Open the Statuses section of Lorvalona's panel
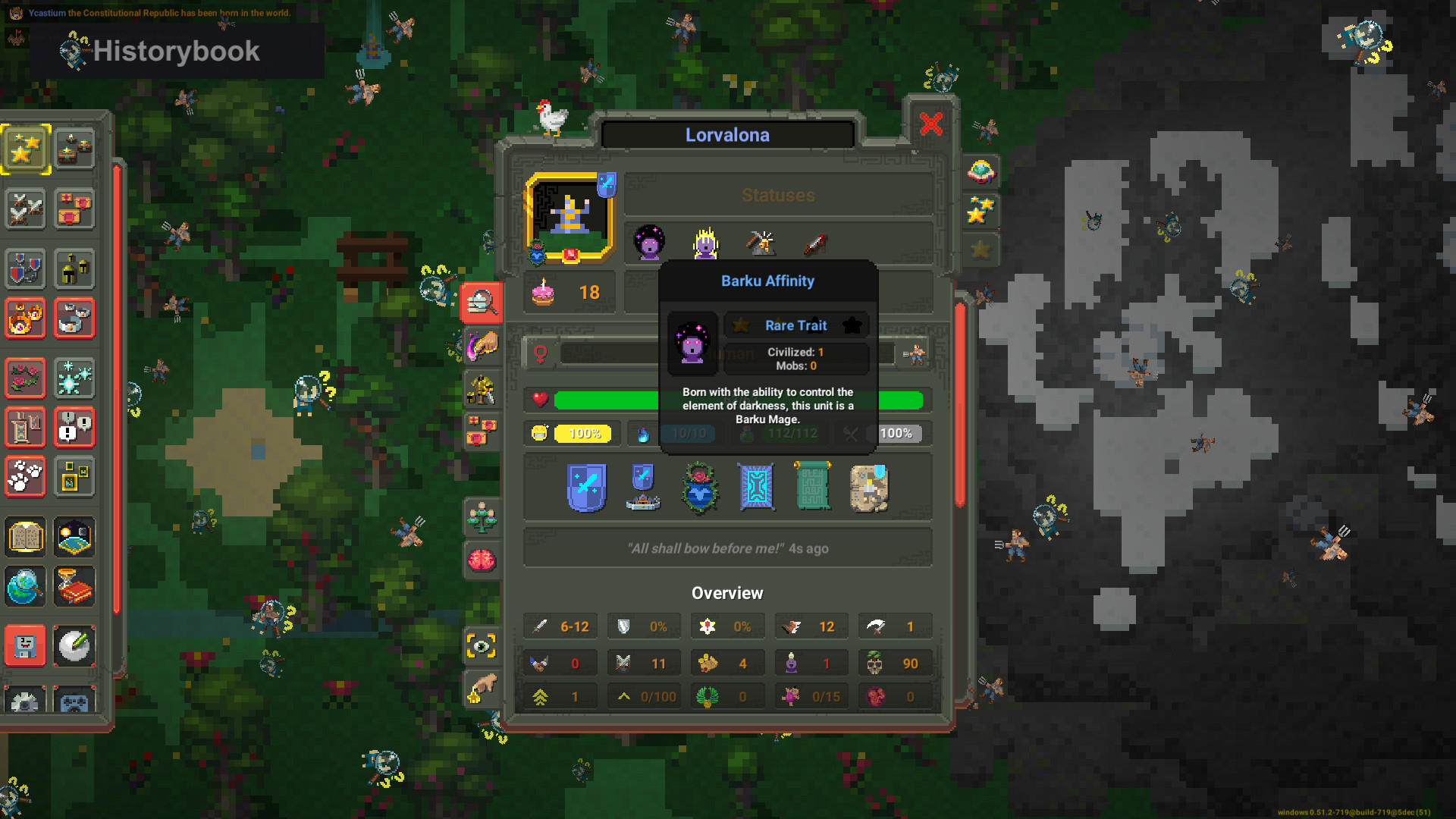 pos(777,195)
